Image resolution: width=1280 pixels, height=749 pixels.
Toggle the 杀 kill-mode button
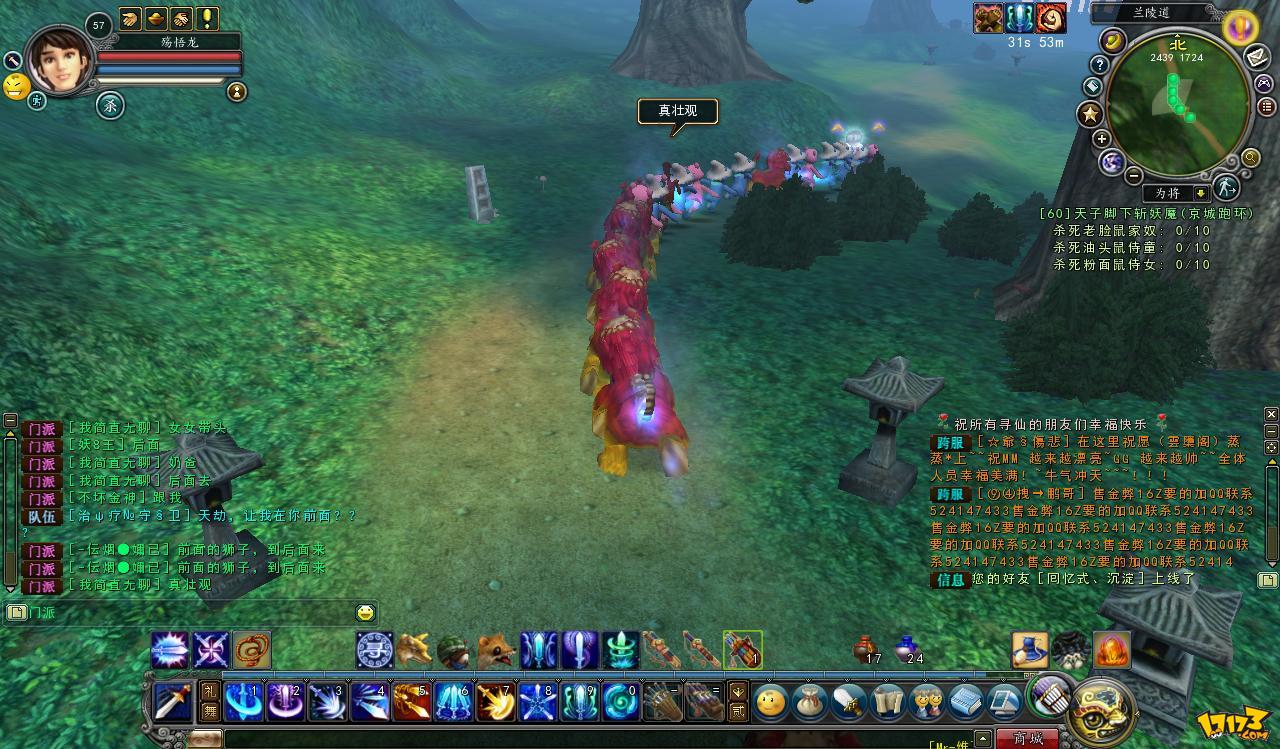(x=110, y=105)
